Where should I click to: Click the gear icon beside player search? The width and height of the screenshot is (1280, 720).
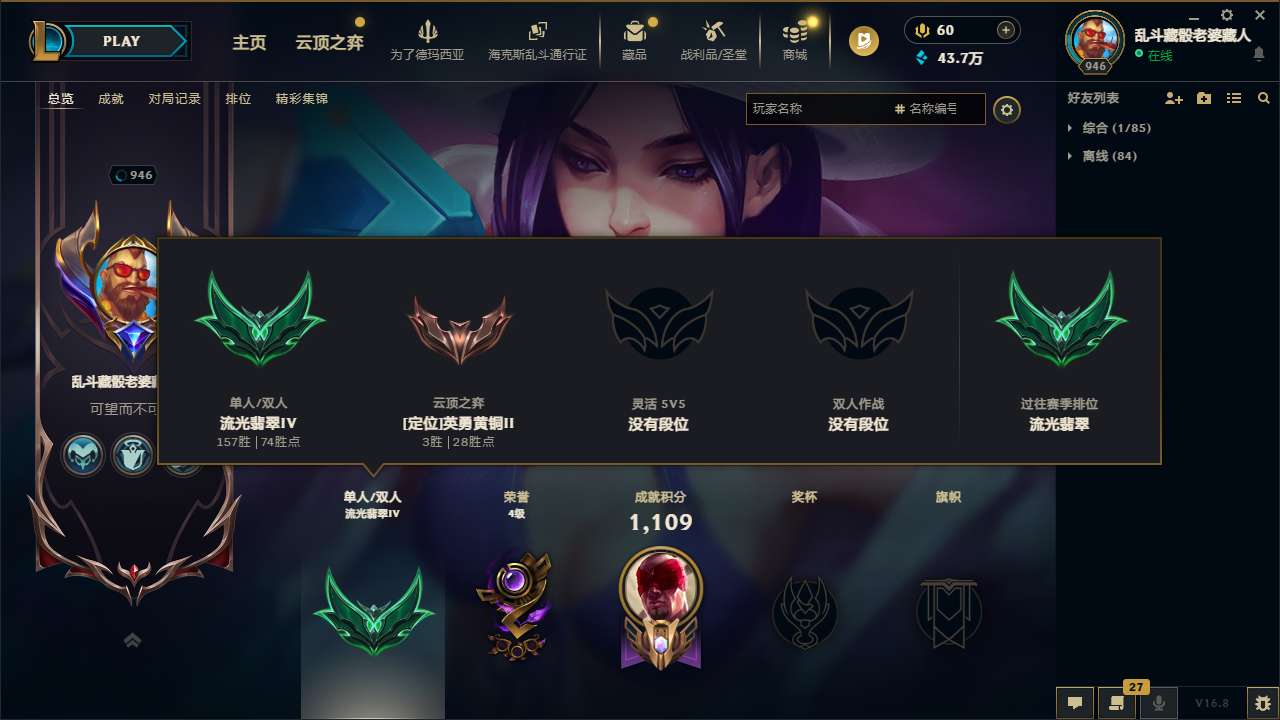[x=1007, y=109]
